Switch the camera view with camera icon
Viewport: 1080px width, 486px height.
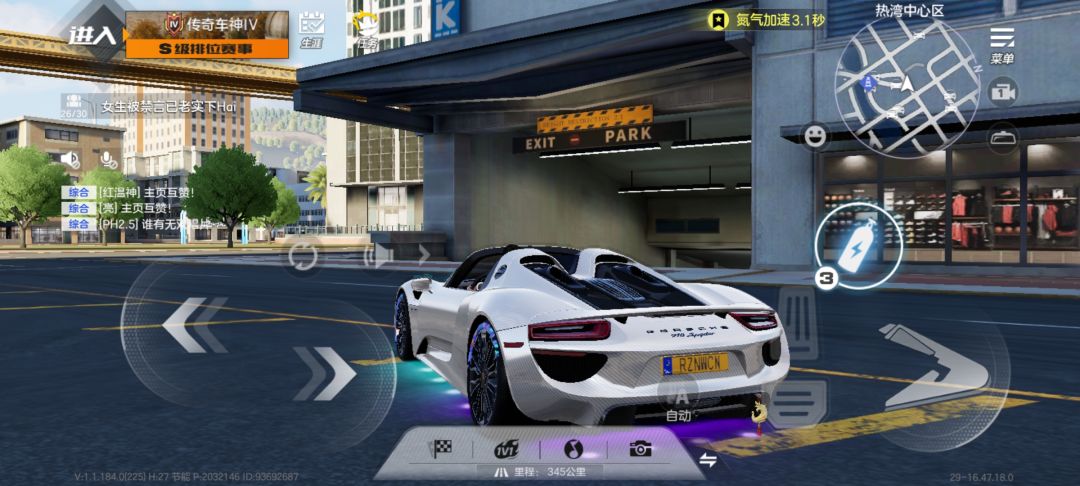tap(1002, 92)
